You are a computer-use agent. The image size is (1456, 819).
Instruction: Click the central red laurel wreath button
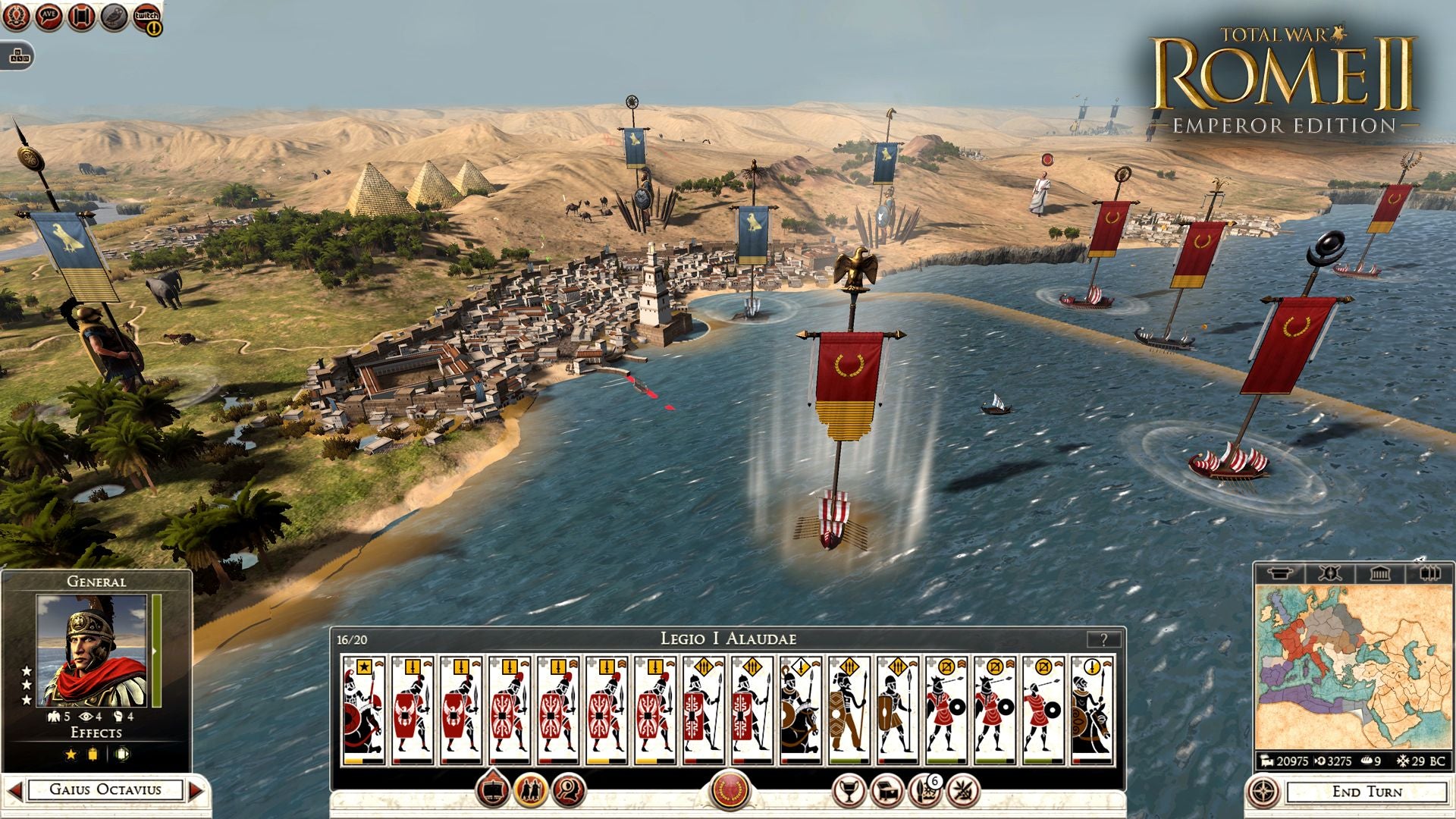tap(730, 790)
